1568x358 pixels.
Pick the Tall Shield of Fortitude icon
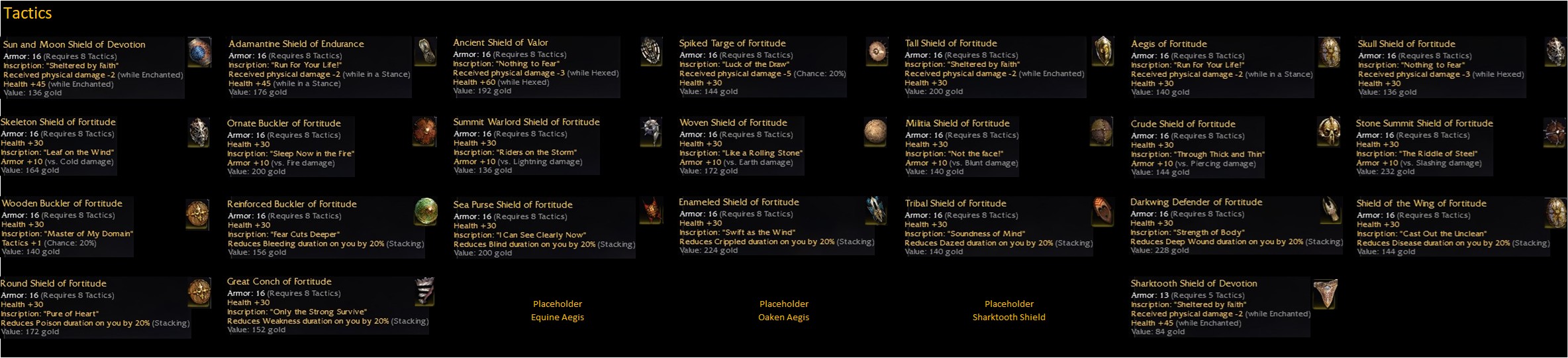(x=1102, y=52)
